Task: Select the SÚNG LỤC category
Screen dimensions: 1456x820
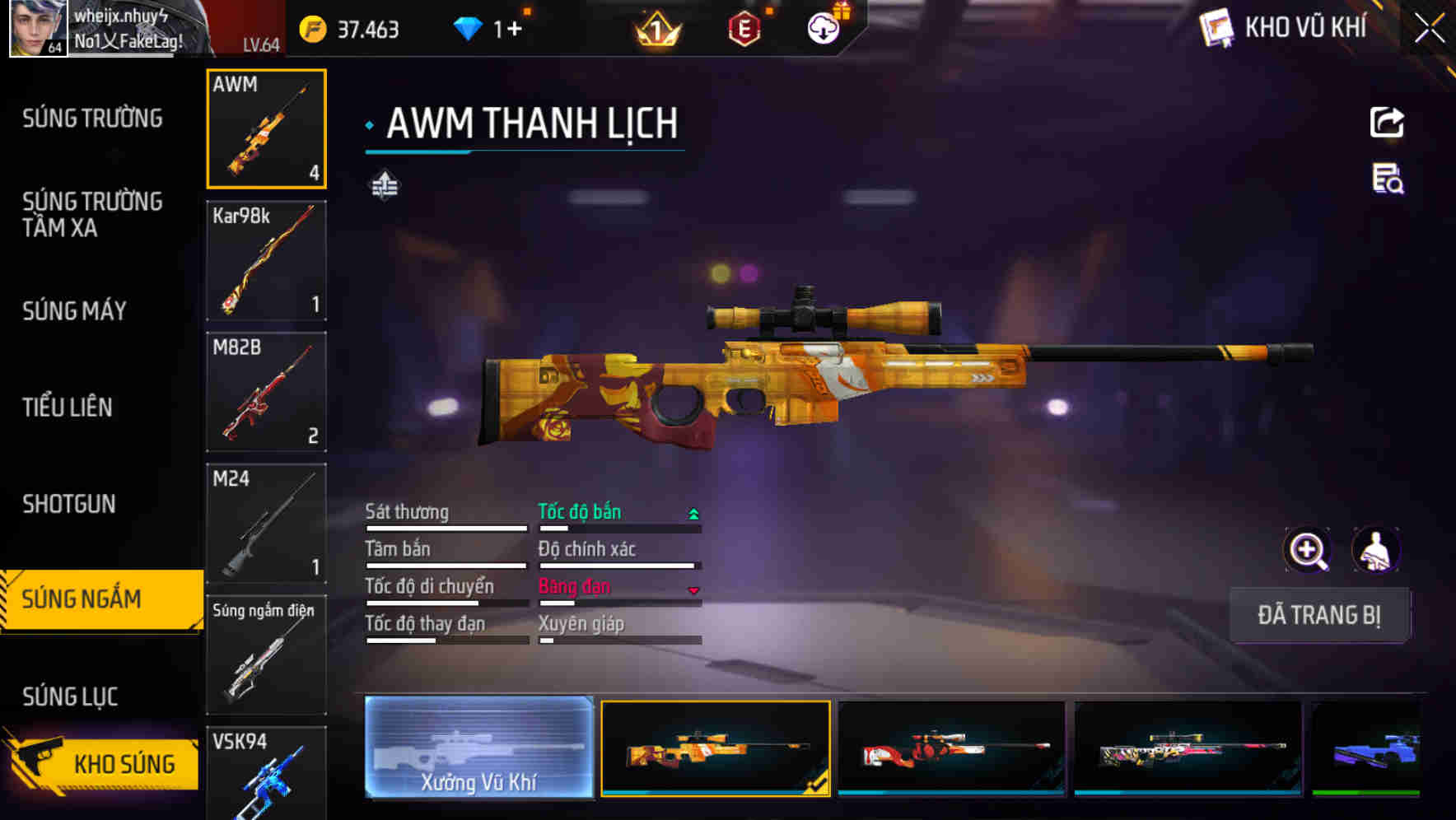Action: [70, 696]
